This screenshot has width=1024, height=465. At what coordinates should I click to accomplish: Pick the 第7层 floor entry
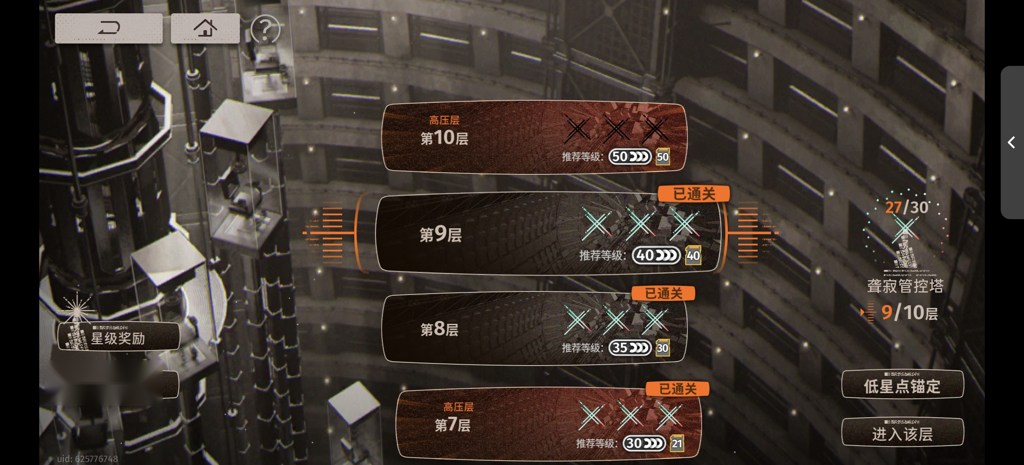click(548, 423)
